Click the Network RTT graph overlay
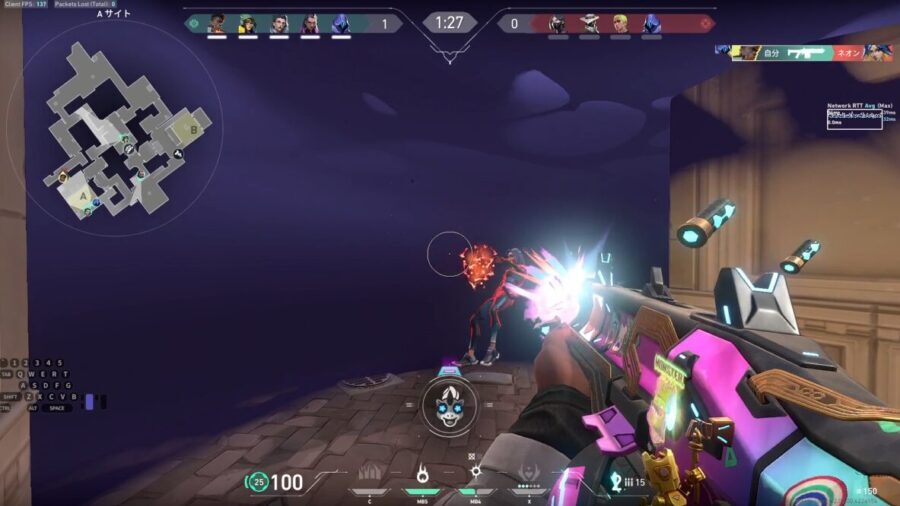The width and height of the screenshot is (900, 506). point(860,117)
